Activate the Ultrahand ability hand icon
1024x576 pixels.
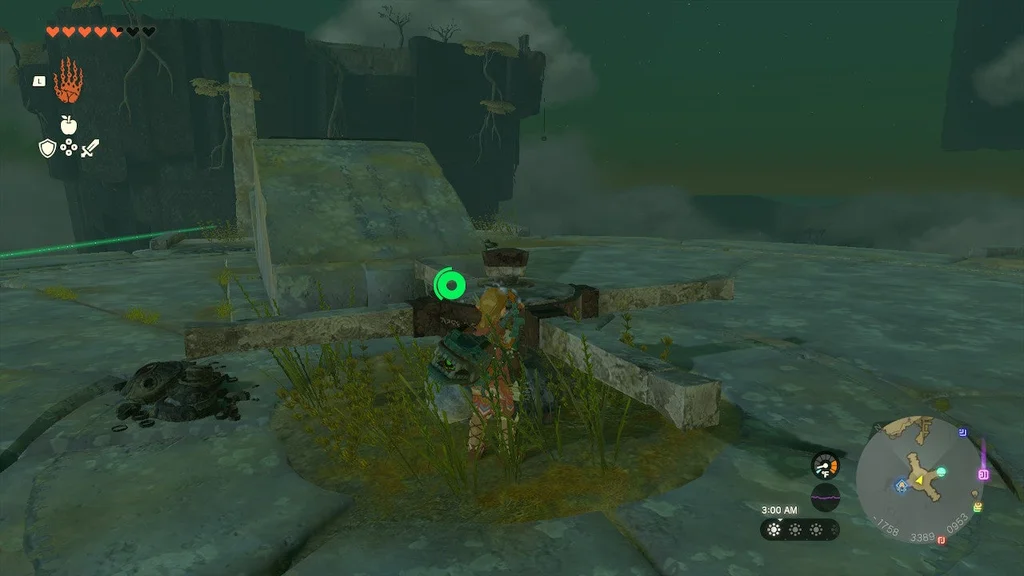67,81
